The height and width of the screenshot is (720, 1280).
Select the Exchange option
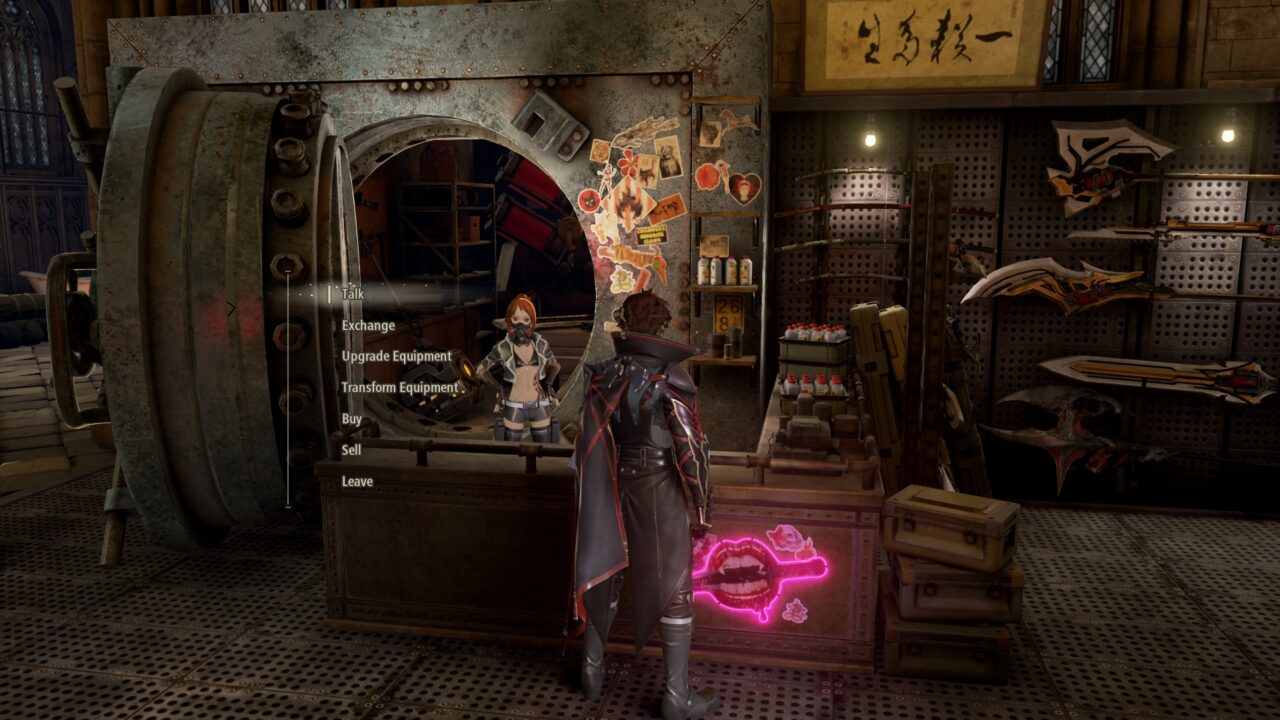[368, 326]
